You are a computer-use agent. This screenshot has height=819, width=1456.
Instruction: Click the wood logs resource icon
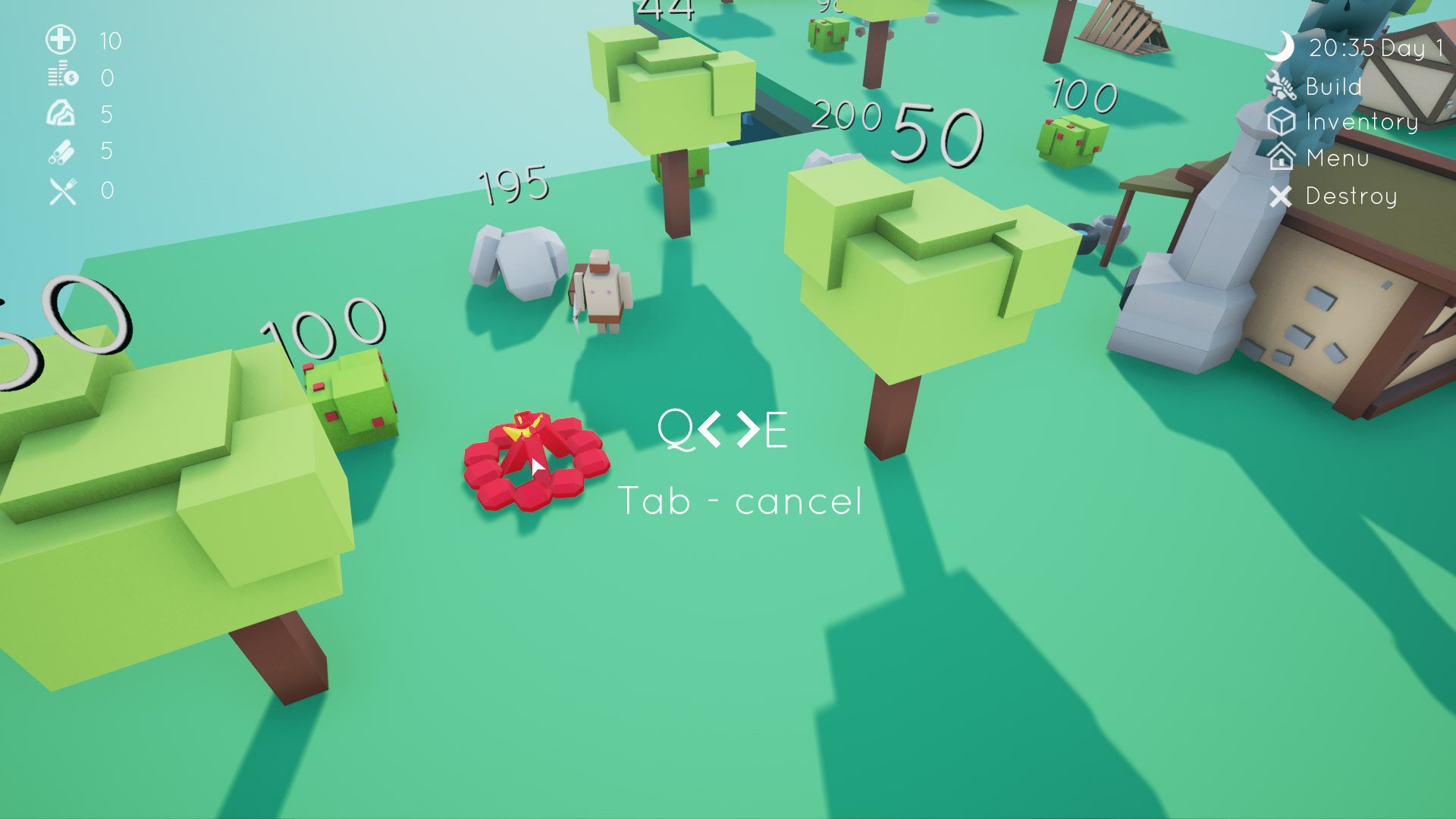tap(60, 152)
